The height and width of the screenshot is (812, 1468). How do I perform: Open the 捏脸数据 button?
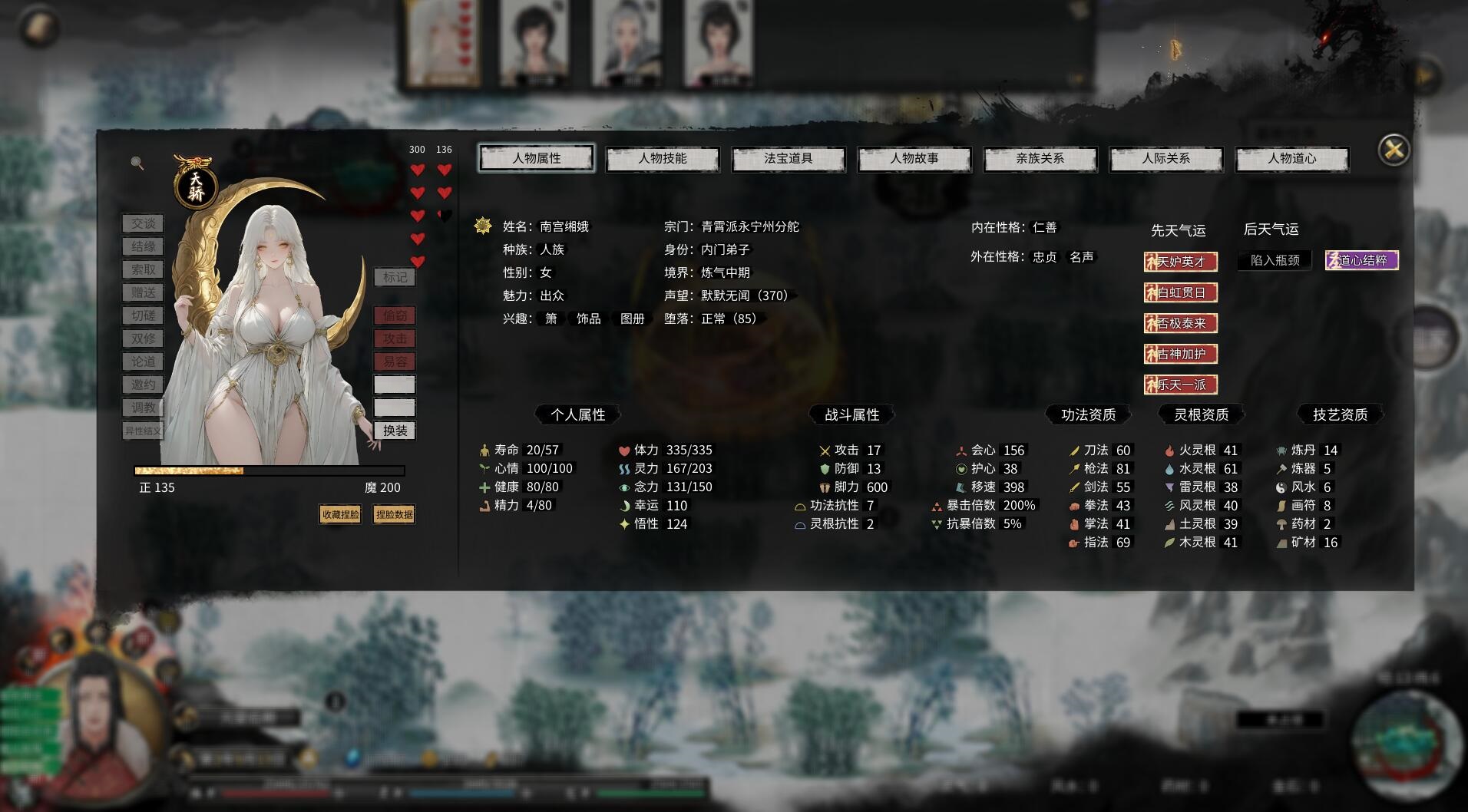pyautogui.click(x=394, y=514)
